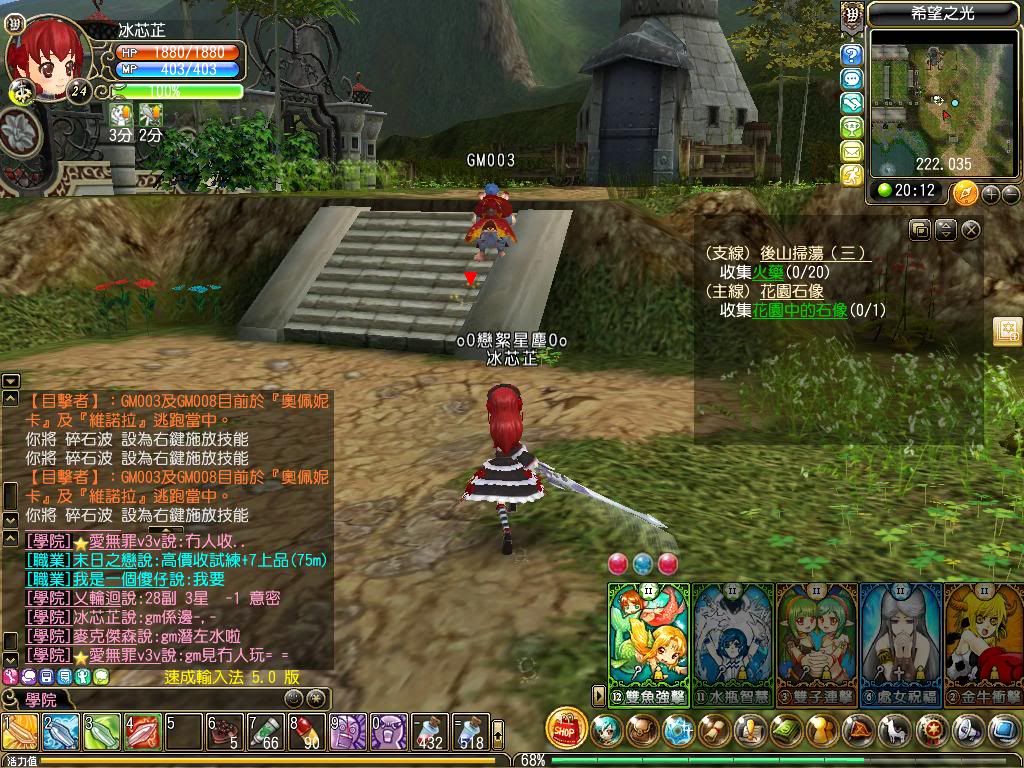
Task: Open the yellow envelope mail icon
Action: pyautogui.click(x=852, y=151)
